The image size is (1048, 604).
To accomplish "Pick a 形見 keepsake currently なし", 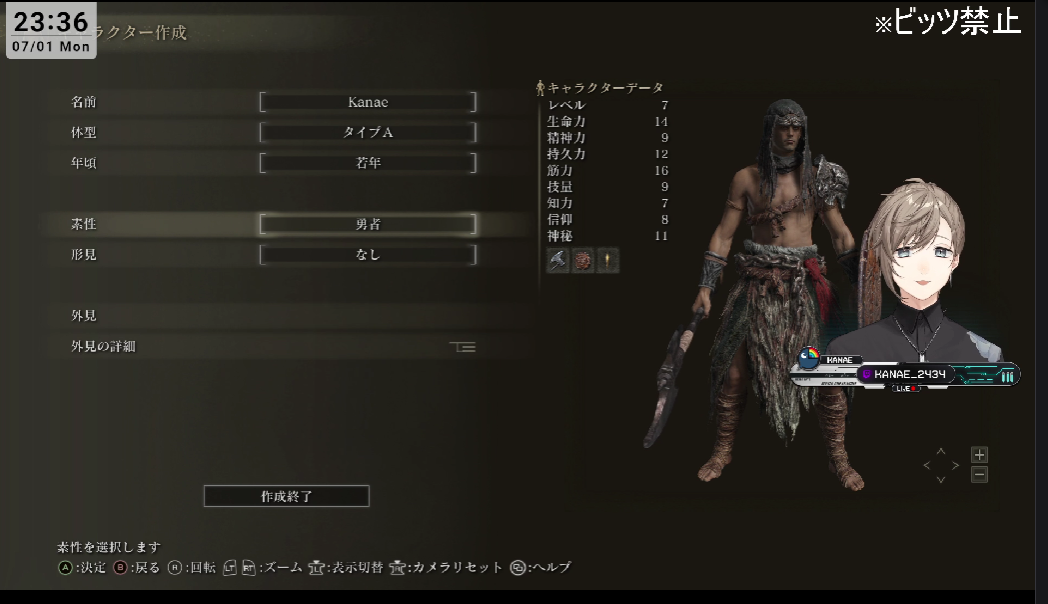I will click(x=368, y=255).
